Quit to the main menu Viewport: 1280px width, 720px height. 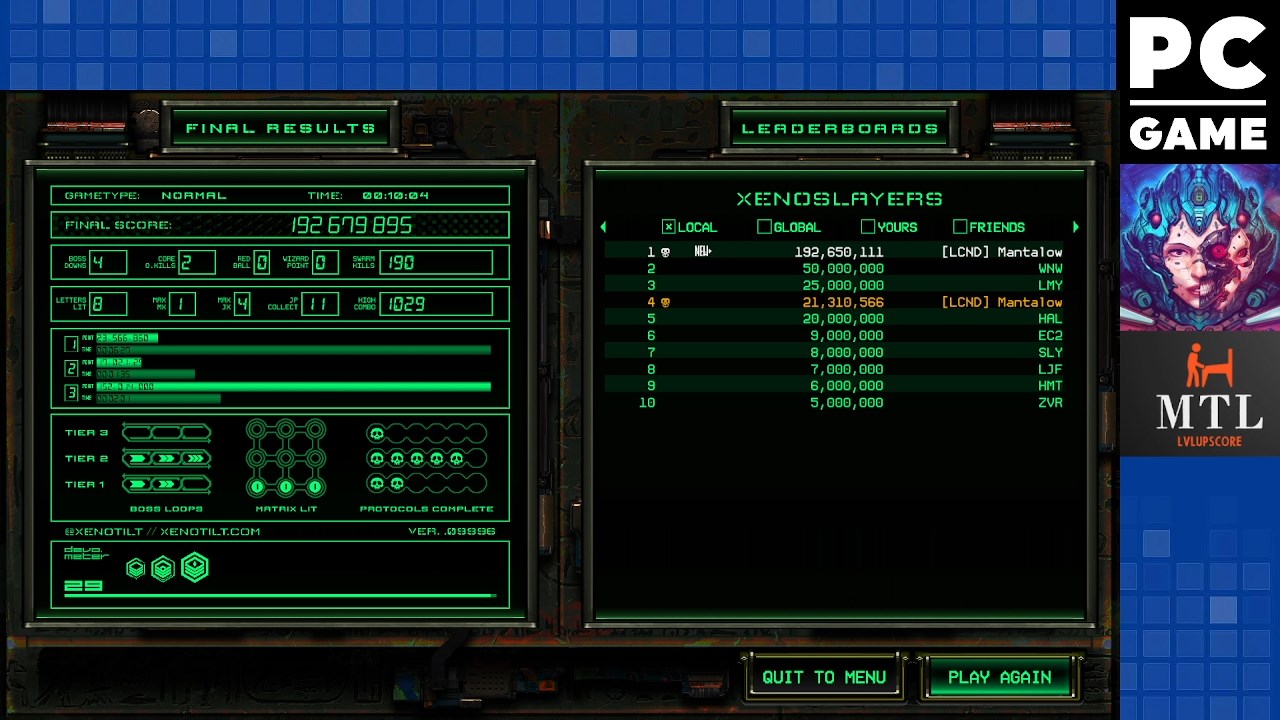coord(823,677)
